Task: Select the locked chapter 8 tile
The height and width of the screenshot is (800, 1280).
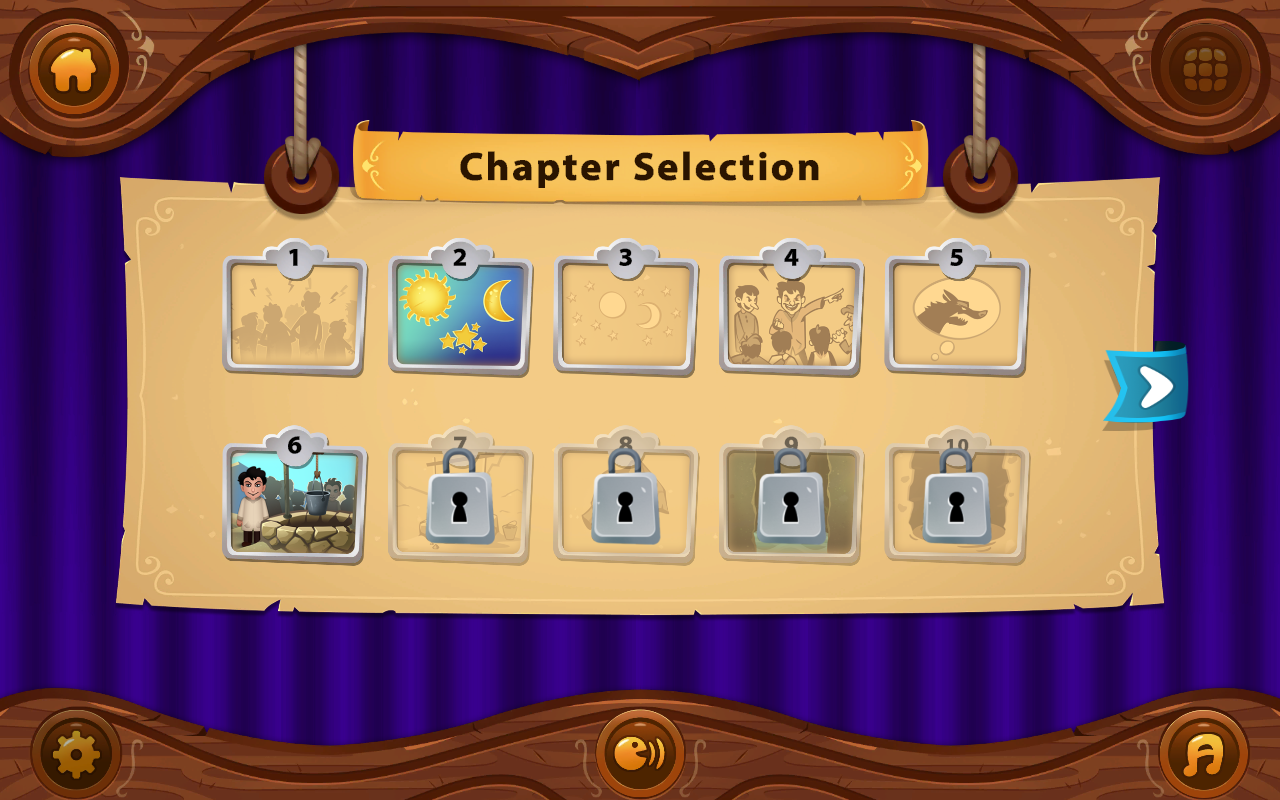Action: click(625, 500)
